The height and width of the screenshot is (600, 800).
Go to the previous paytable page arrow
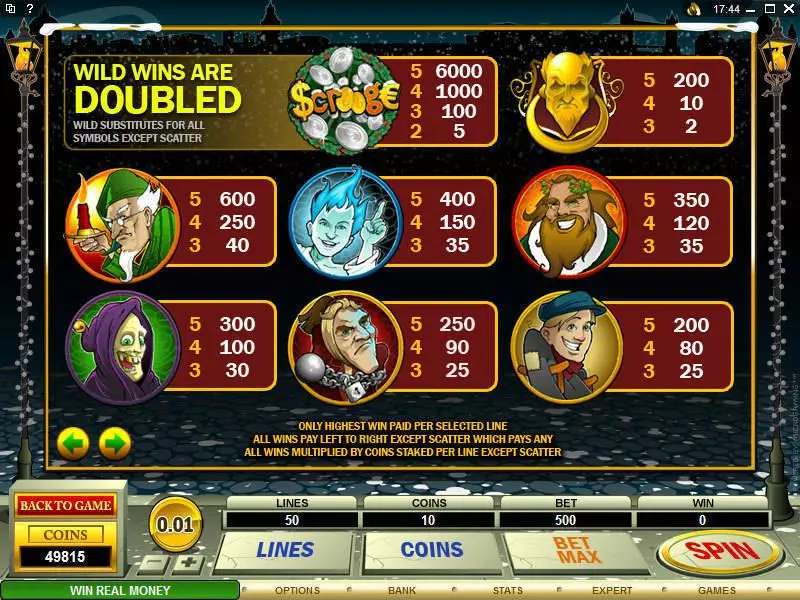tap(73, 442)
